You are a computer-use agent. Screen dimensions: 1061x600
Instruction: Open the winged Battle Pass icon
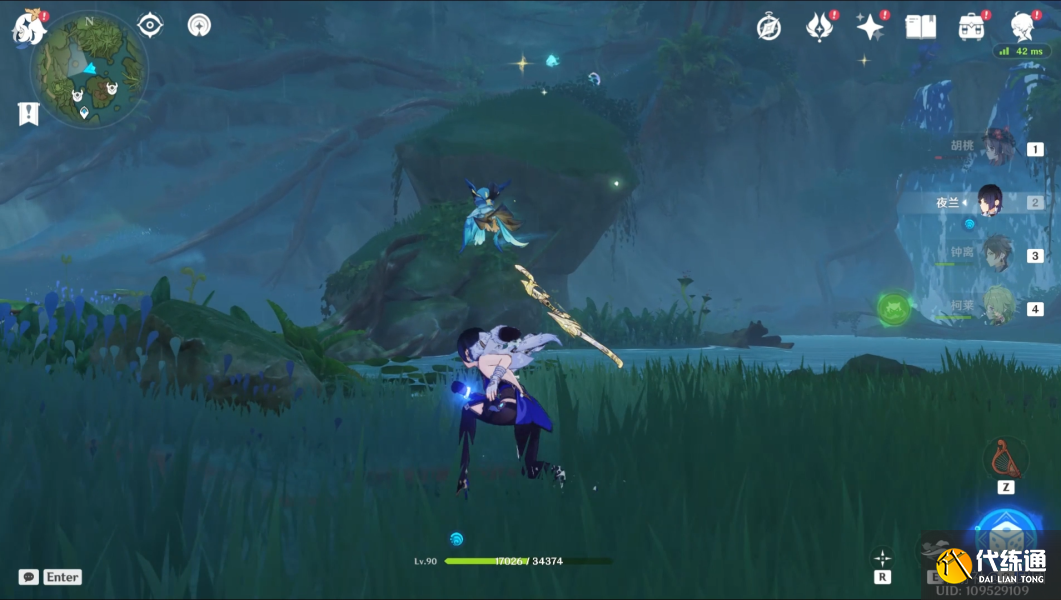tap(819, 27)
